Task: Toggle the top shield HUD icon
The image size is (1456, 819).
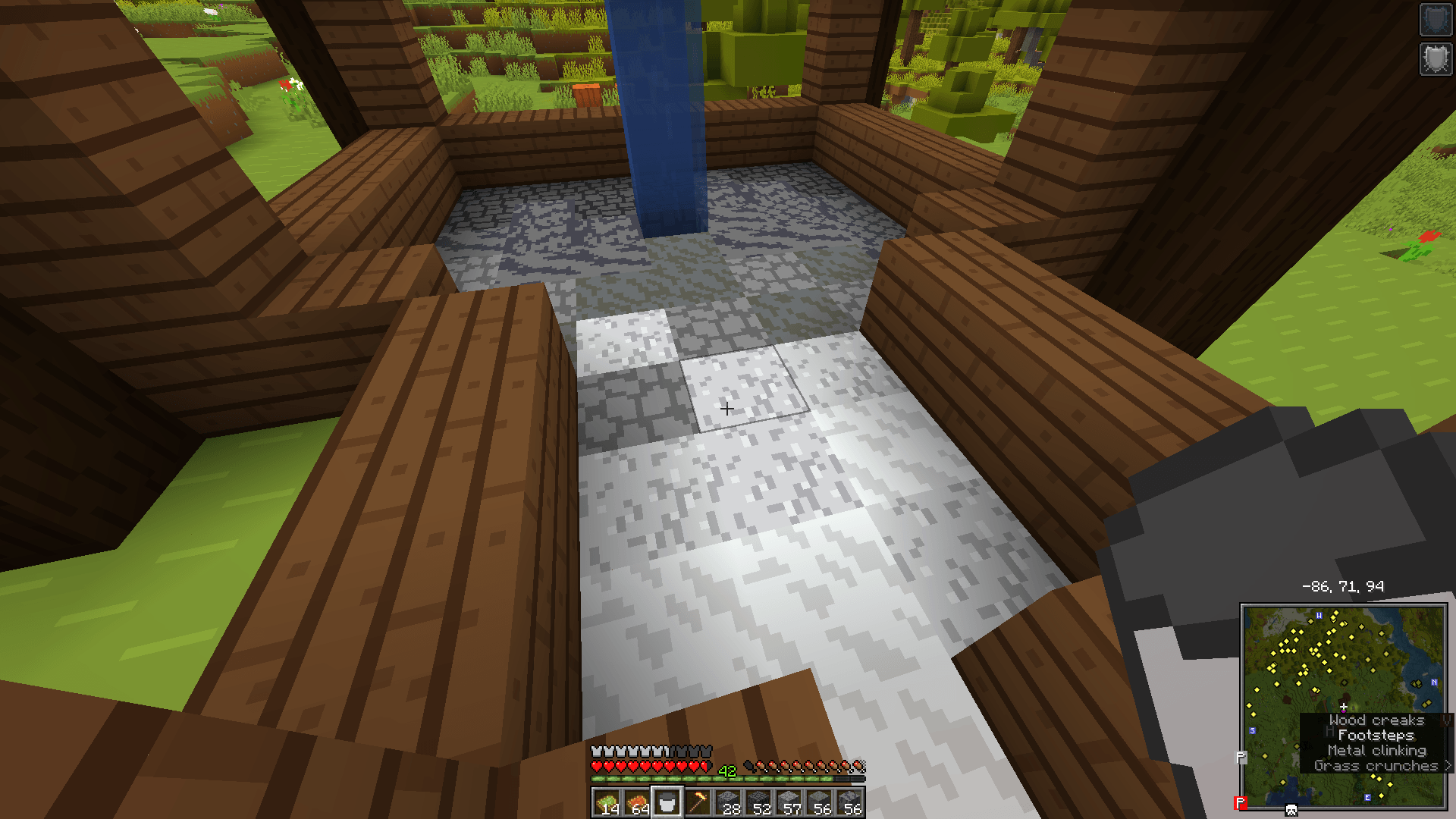Action: [x=1436, y=19]
